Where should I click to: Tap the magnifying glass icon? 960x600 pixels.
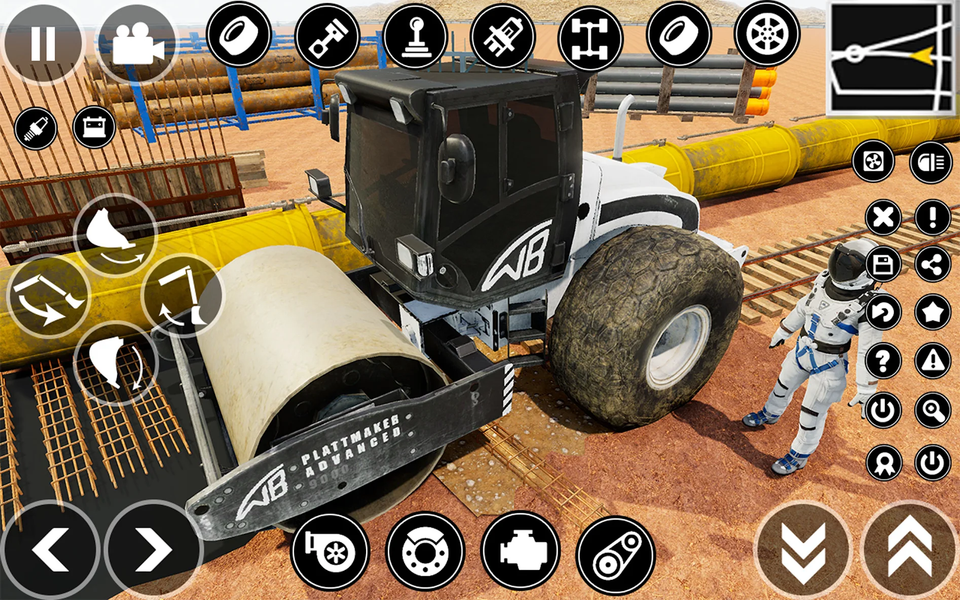(933, 409)
